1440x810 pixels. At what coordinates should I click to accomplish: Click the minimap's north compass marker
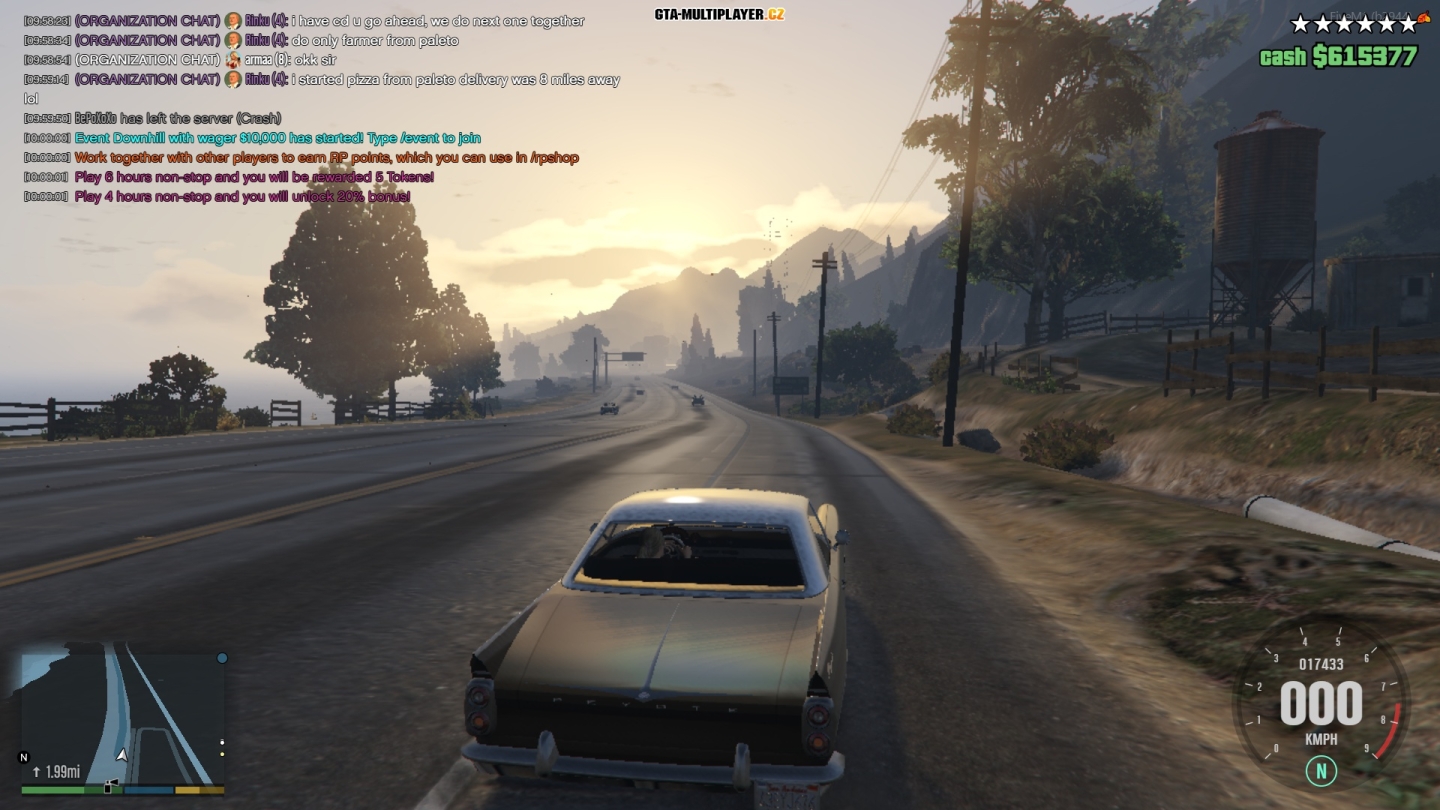coord(24,757)
